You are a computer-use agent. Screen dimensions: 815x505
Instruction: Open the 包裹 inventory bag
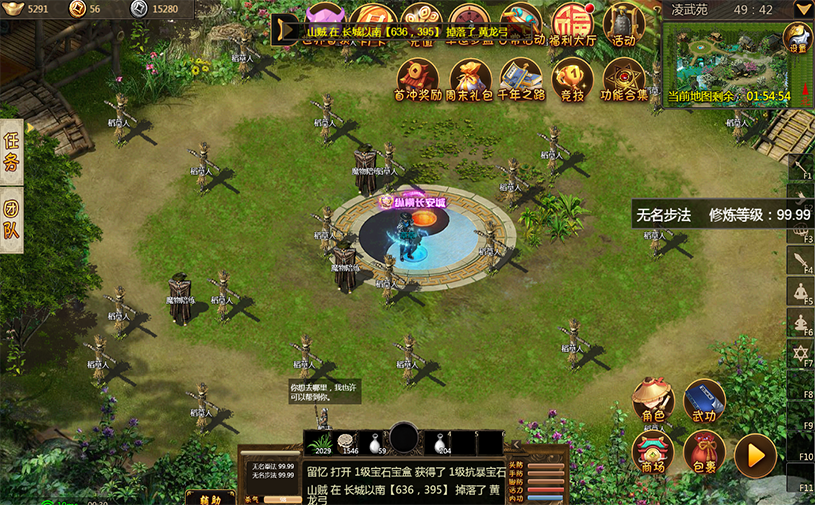point(705,453)
